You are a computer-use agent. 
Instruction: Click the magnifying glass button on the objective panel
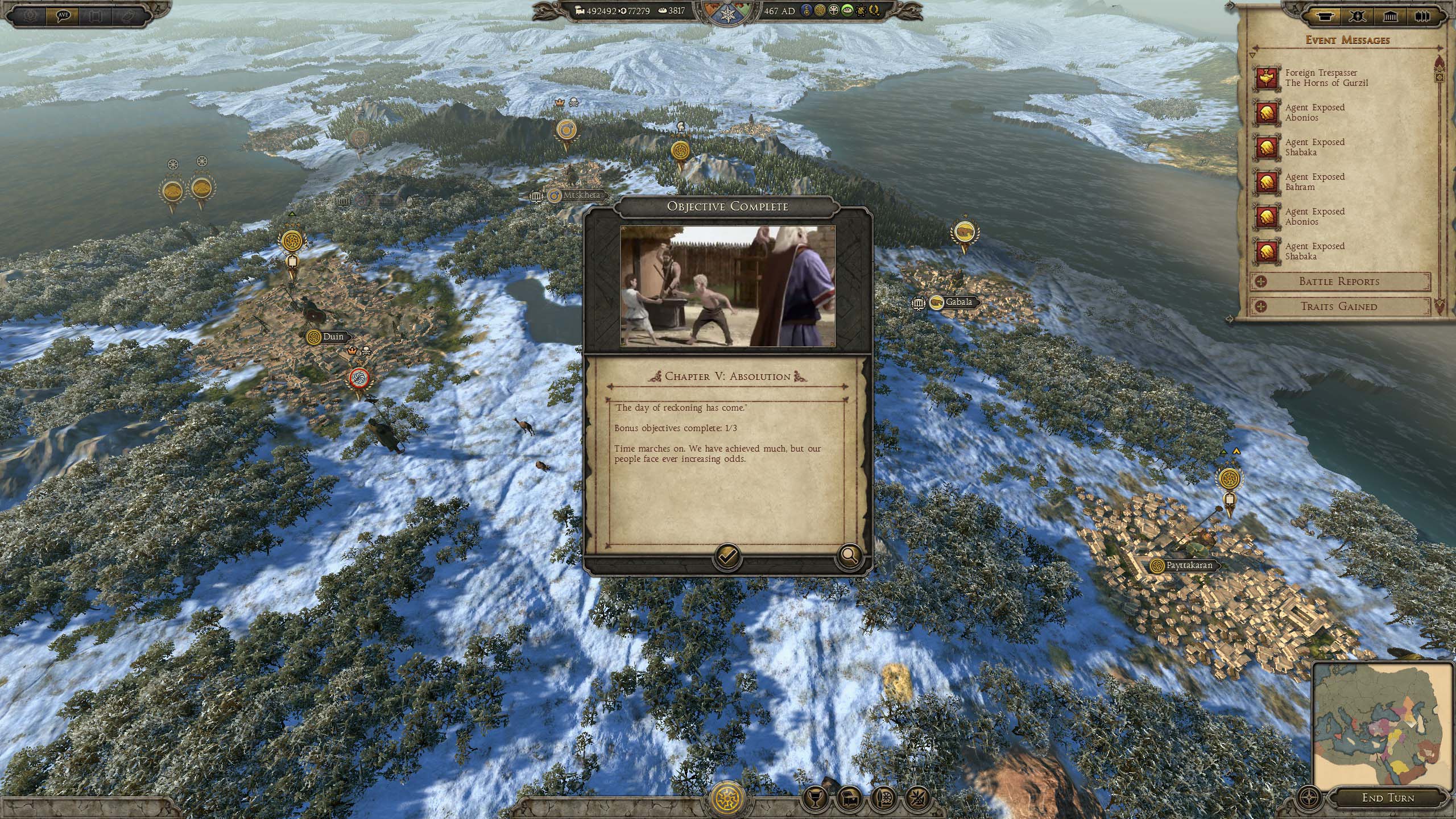point(849,556)
